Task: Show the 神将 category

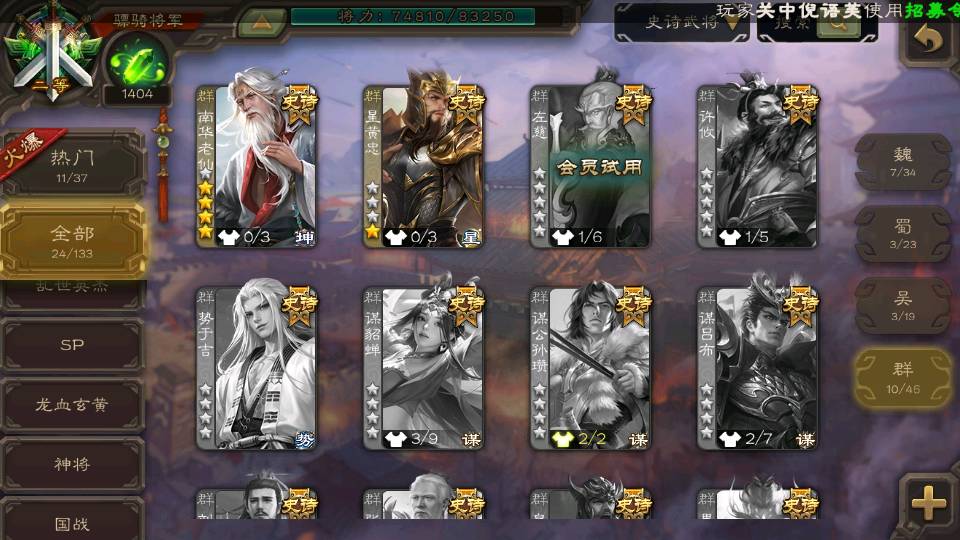Action: tap(72, 464)
